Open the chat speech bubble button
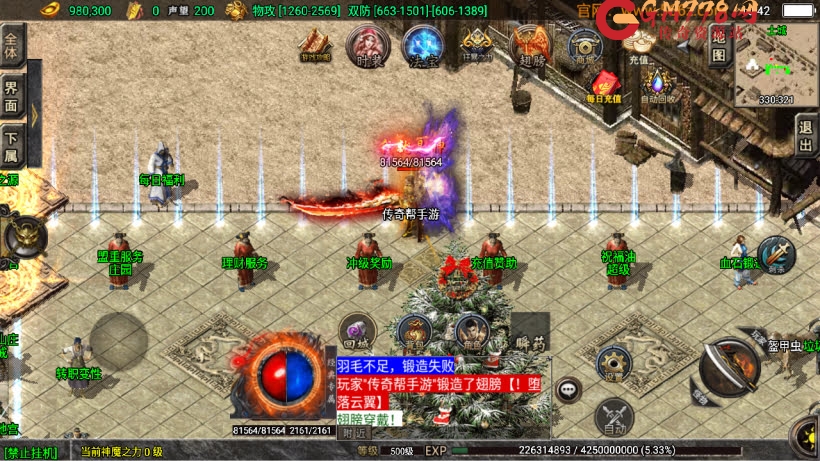The height and width of the screenshot is (461, 820). [568, 389]
